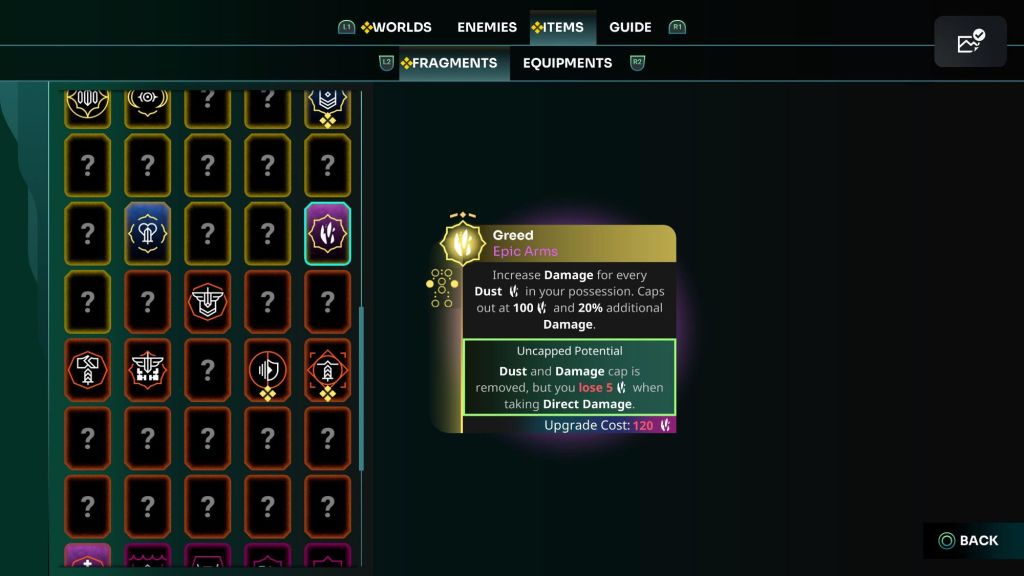Image resolution: width=1024 pixels, height=576 pixels.
Task: Show the Fragments sub-tab
Action: 449,63
